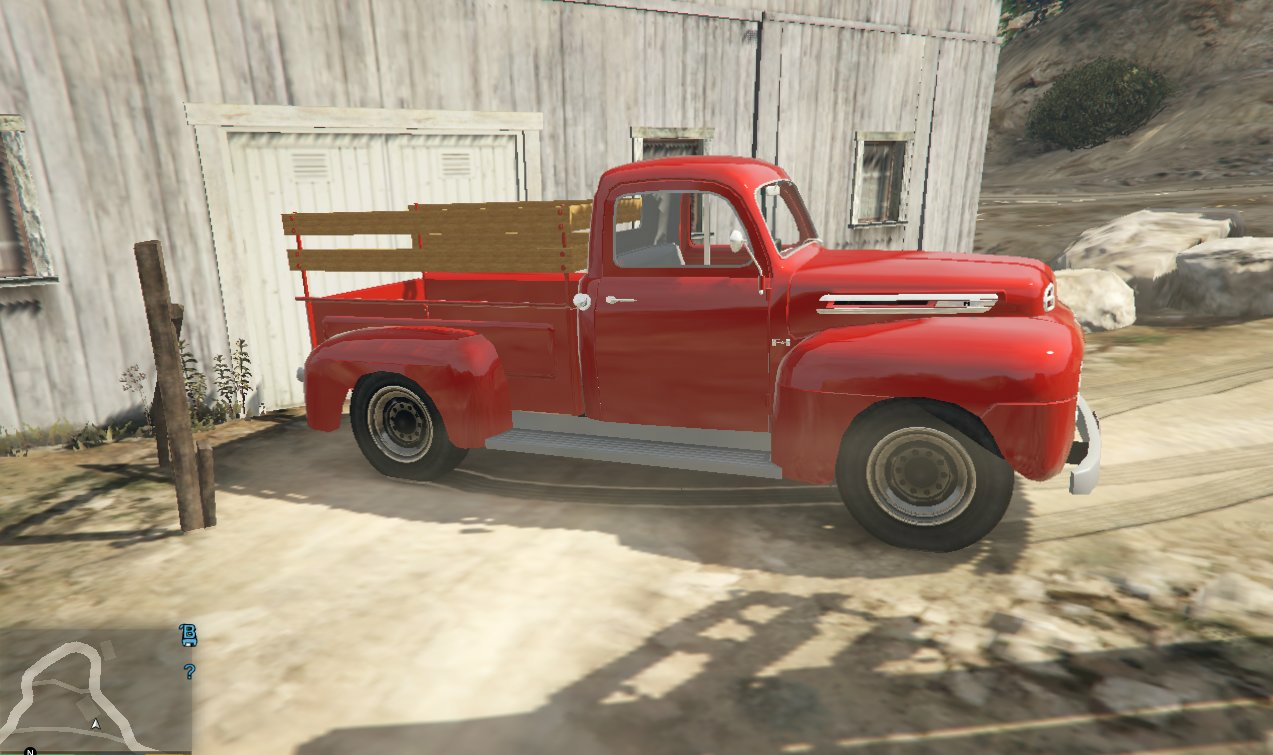Select the blue question mark blip
Viewport: 1273px width, 755px height.
188,671
